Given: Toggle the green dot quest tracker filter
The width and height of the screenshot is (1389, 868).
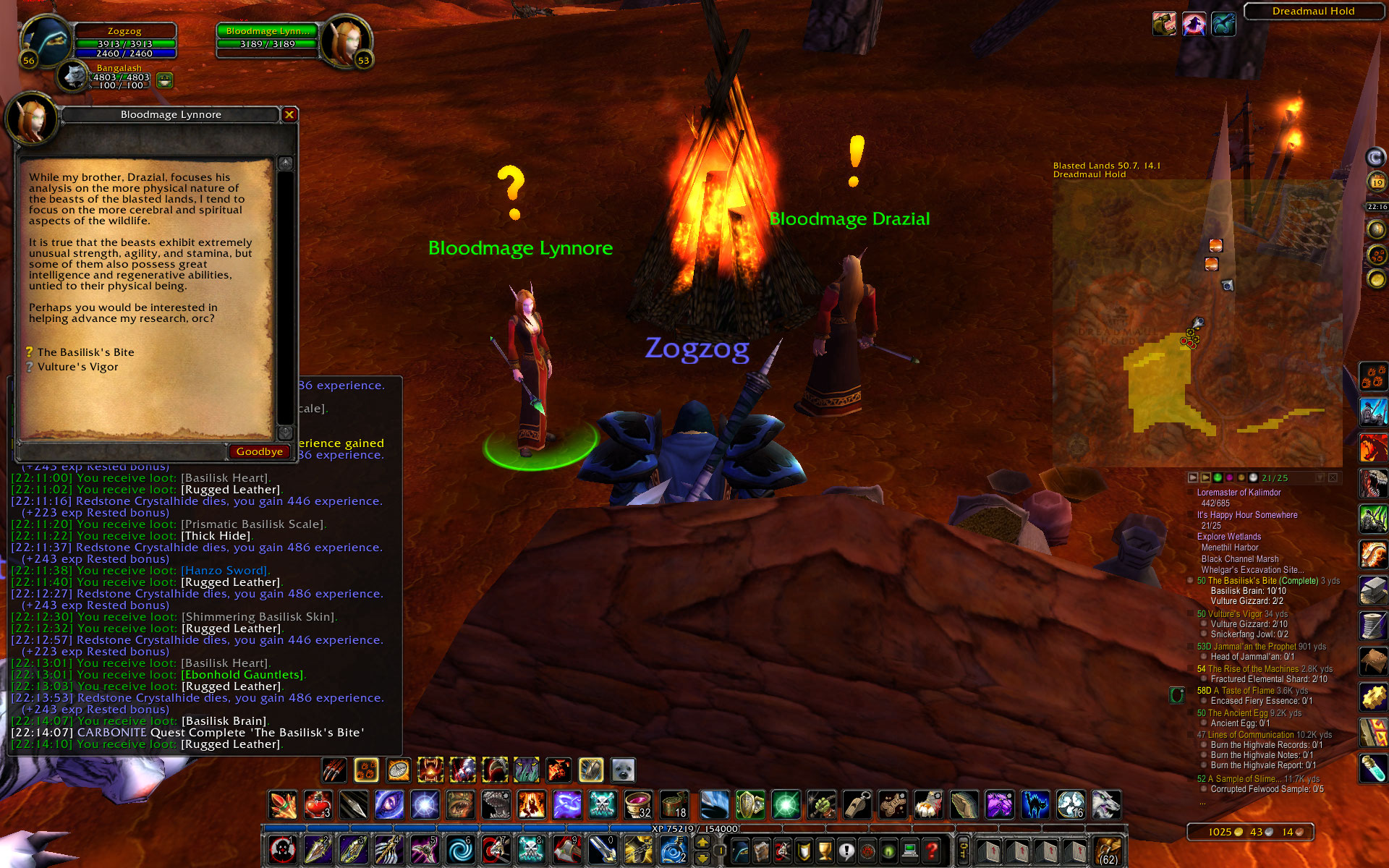Looking at the screenshot, I should [1218, 478].
